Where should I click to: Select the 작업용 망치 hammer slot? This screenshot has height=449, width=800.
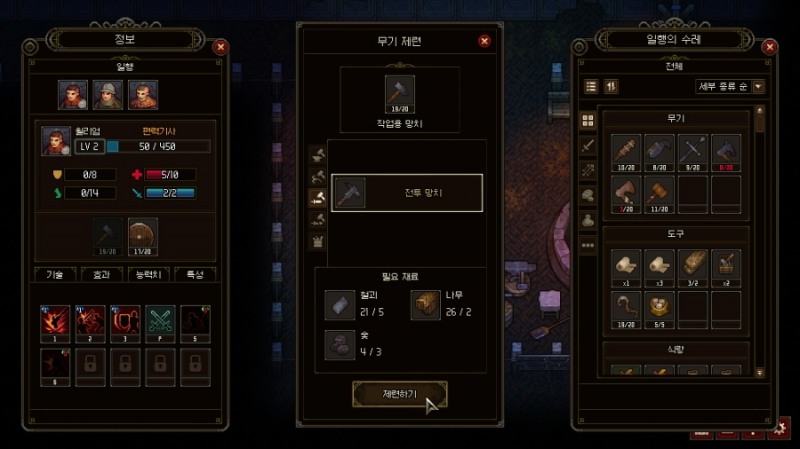399,94
